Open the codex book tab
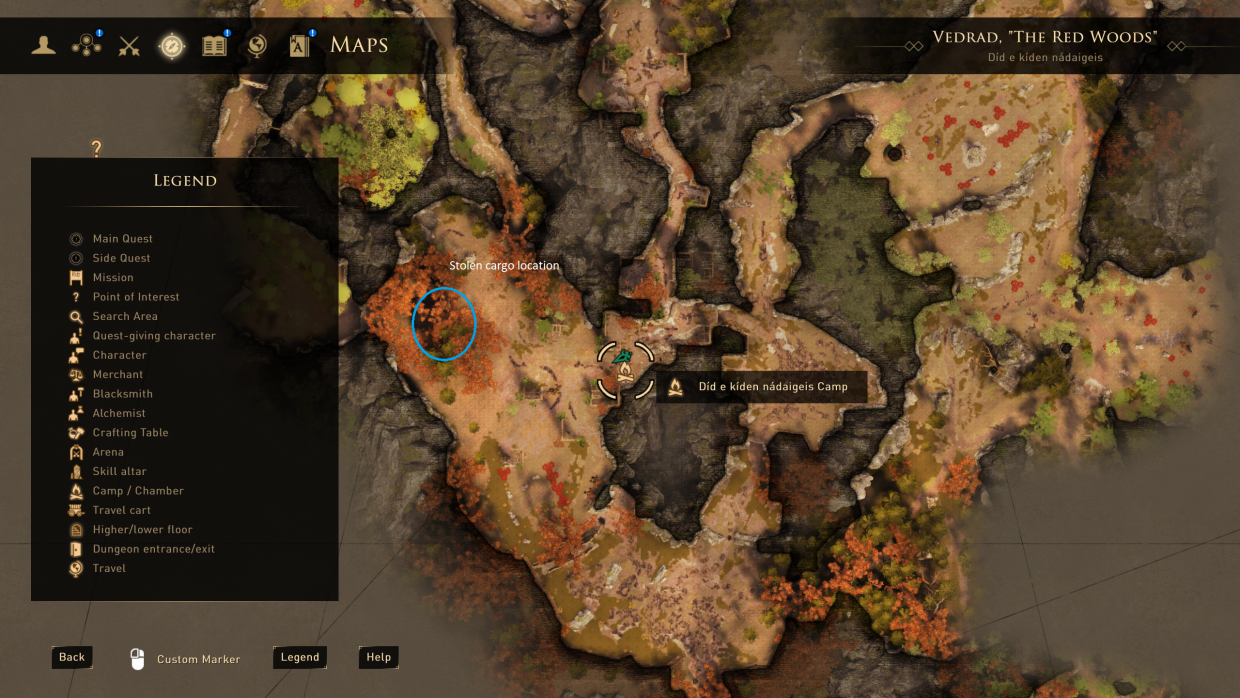The height and width of the screenshot is (698, 1240). [x=300, y=45]
